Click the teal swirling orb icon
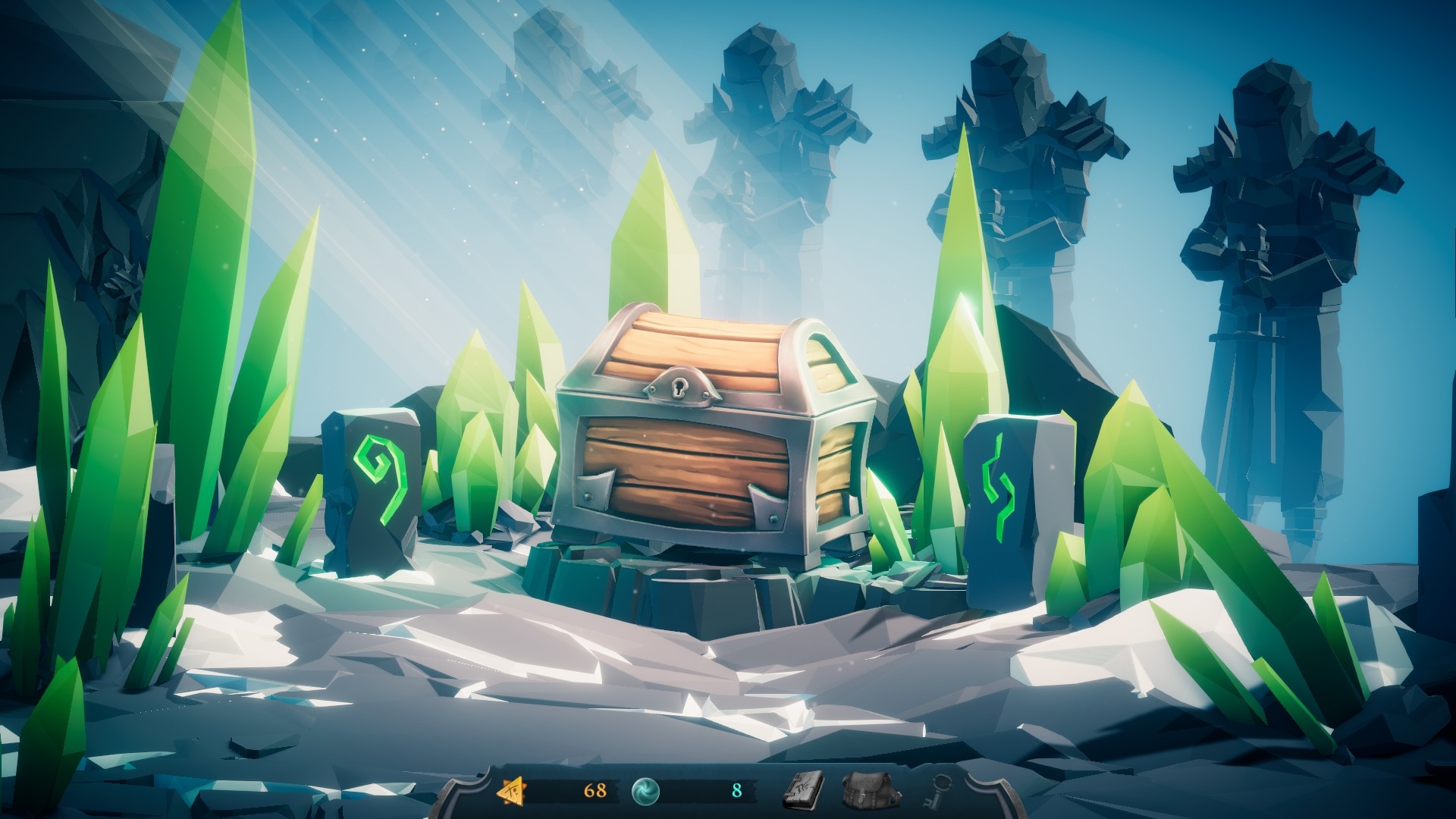This screenshot has height=819, width=1456. coord(647,791)
